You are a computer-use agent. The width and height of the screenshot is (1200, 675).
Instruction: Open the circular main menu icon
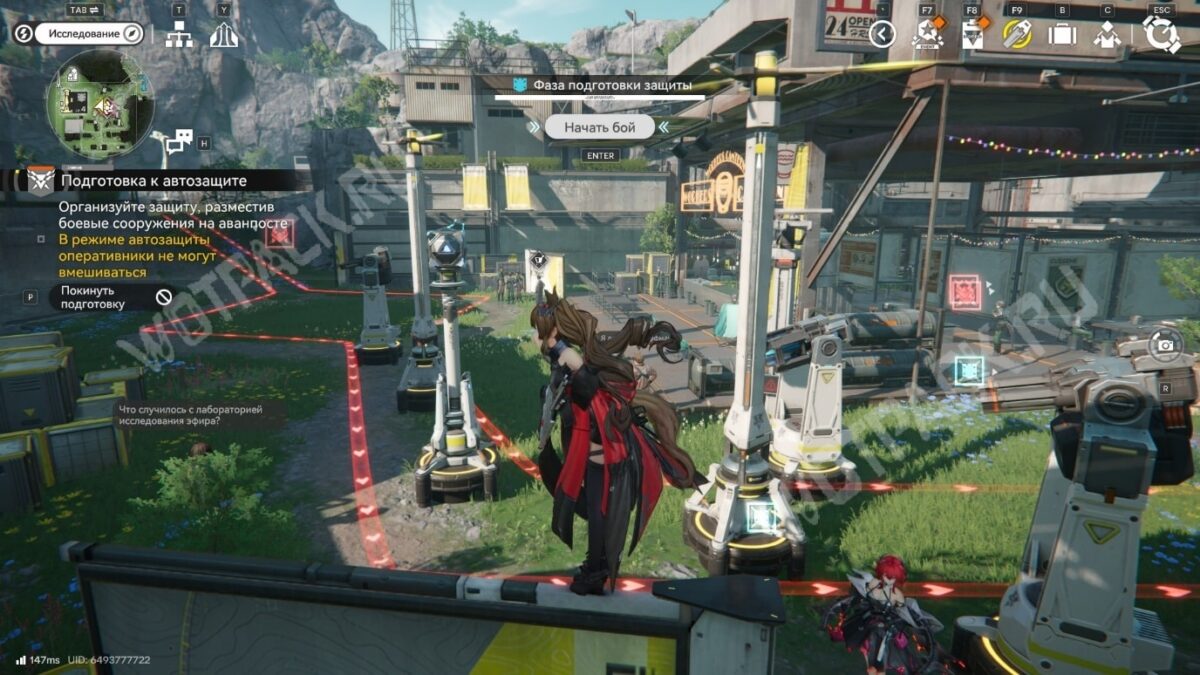tap(1161, 35)
